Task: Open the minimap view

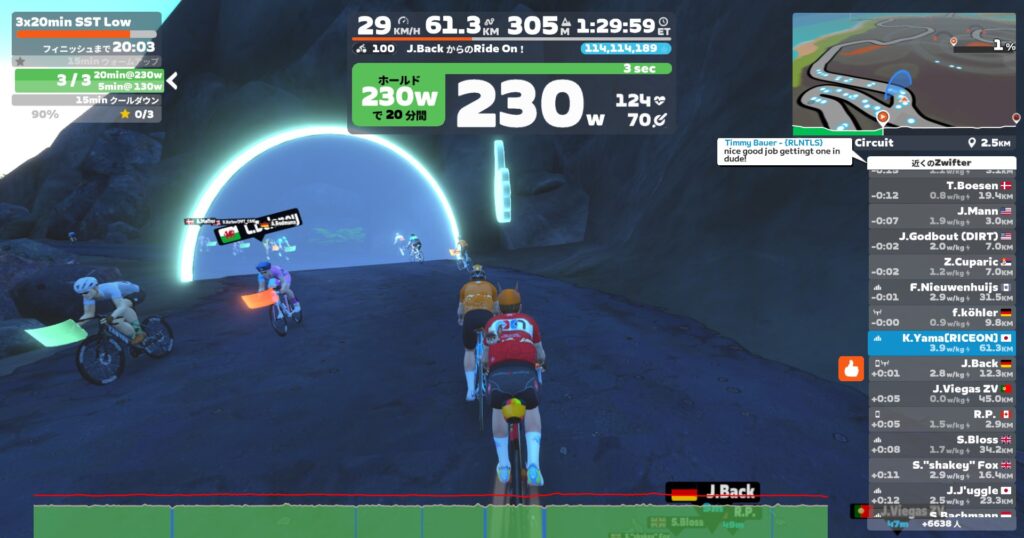Action: click(903, 74)
